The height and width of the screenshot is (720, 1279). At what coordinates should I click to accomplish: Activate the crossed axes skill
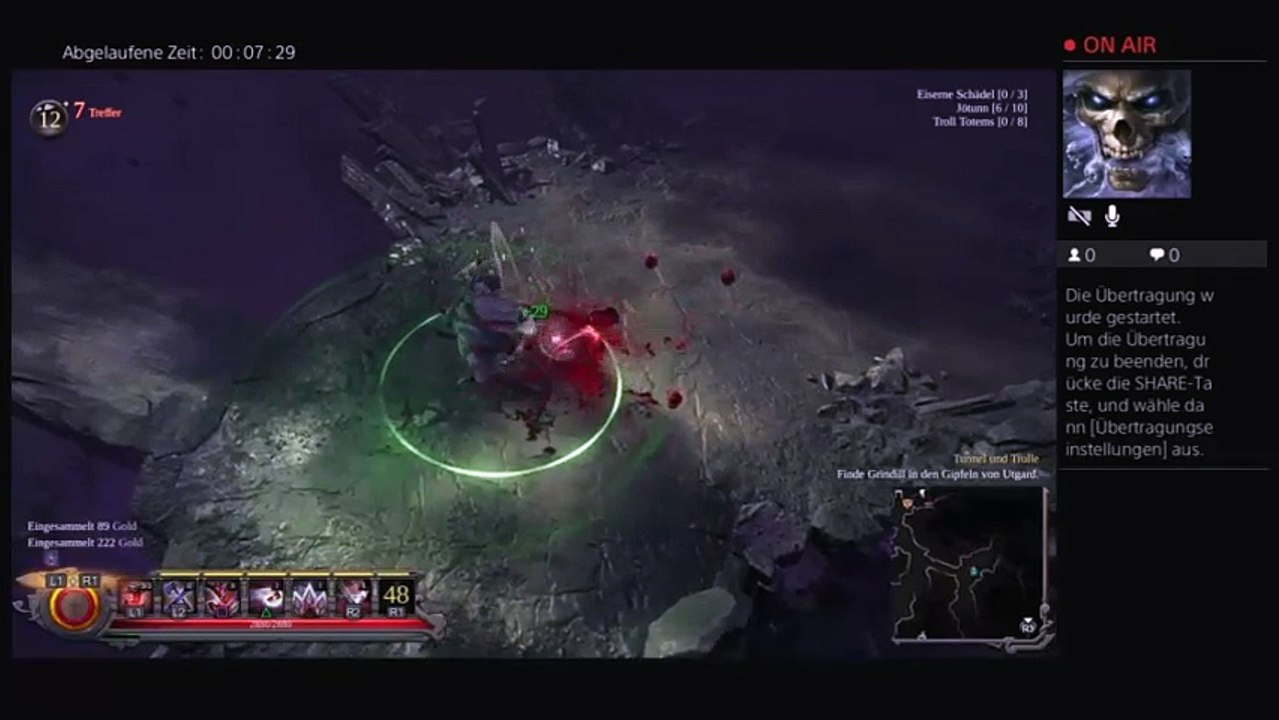pyautogui.click(x=178, y=596)
